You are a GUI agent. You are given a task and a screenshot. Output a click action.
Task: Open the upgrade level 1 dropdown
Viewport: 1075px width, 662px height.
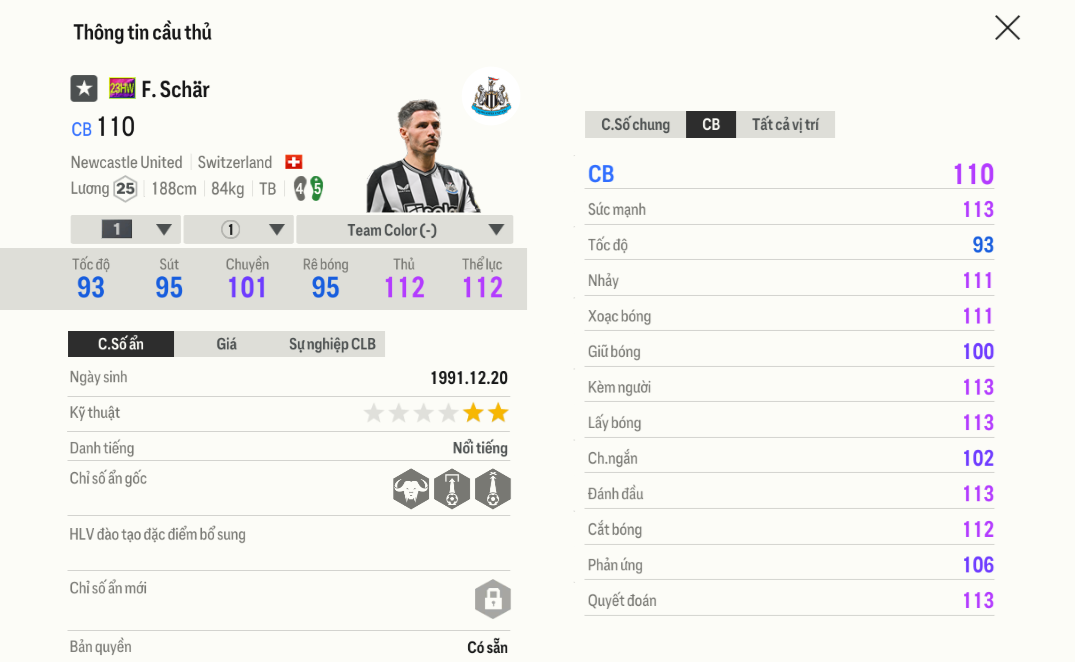pos(126,230)
